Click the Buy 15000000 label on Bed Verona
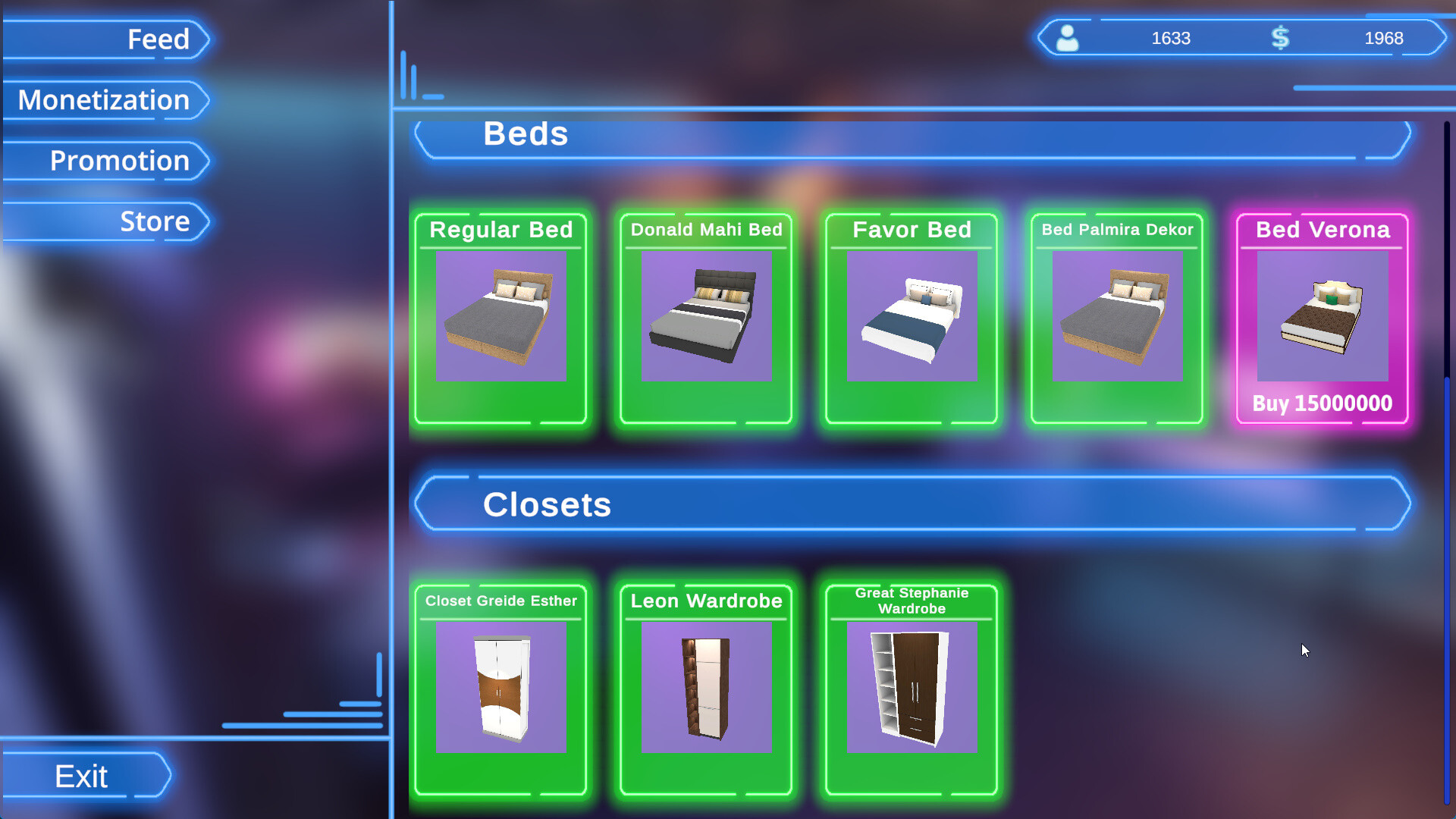This screenshot has height=819, width=1456. [1321, 404]
